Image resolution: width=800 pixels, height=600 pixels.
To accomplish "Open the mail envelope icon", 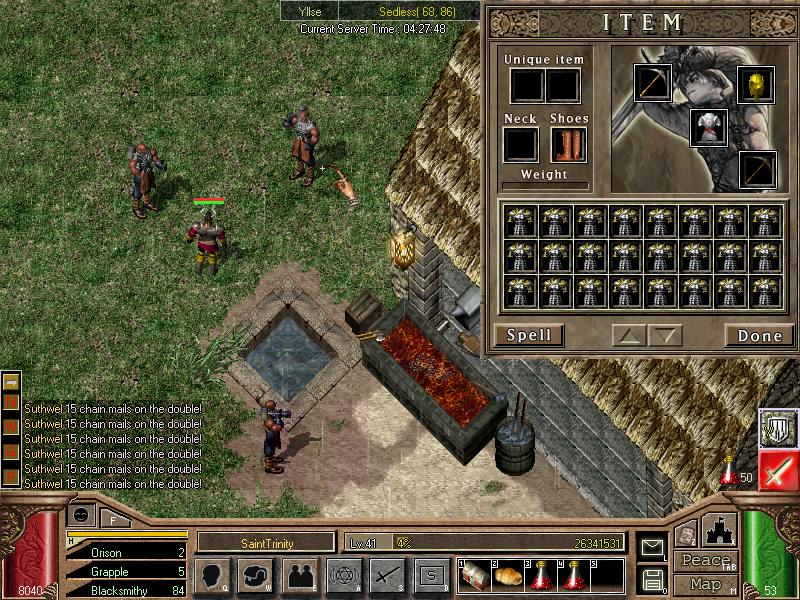I will click(x=652, y=548).
